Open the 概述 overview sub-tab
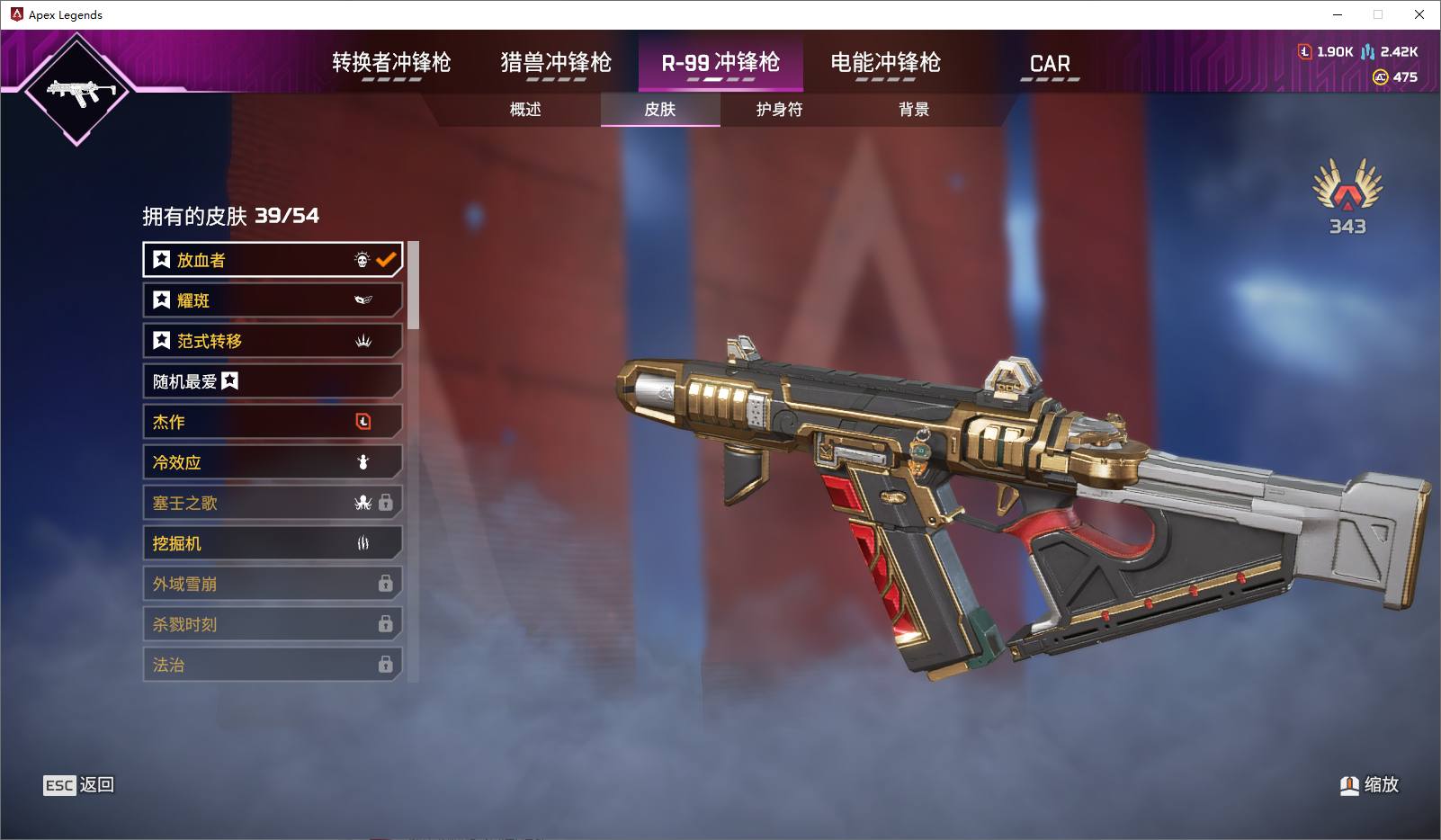 [525, 110]
